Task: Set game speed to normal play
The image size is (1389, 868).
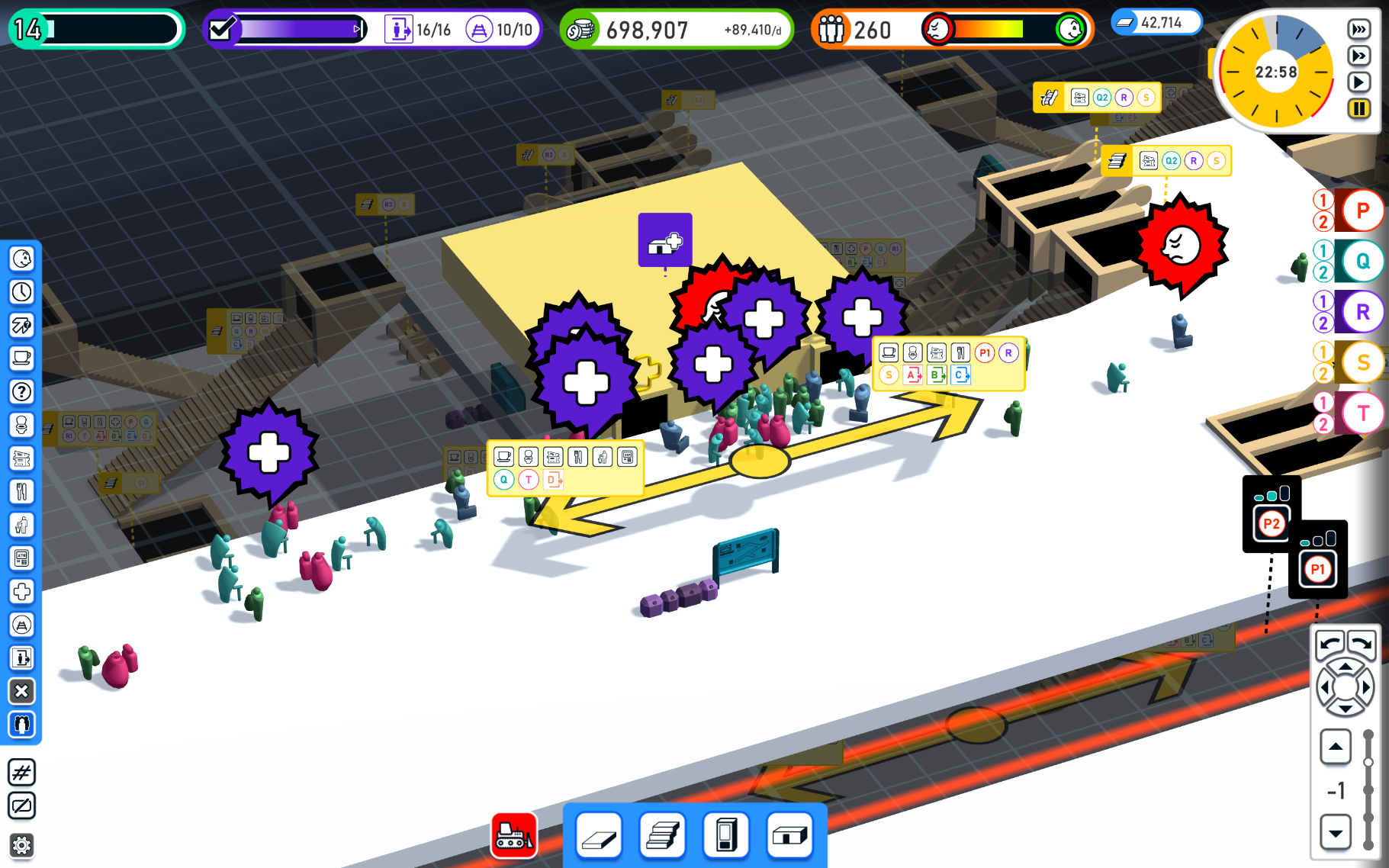Action: (x=1358, y=82)
